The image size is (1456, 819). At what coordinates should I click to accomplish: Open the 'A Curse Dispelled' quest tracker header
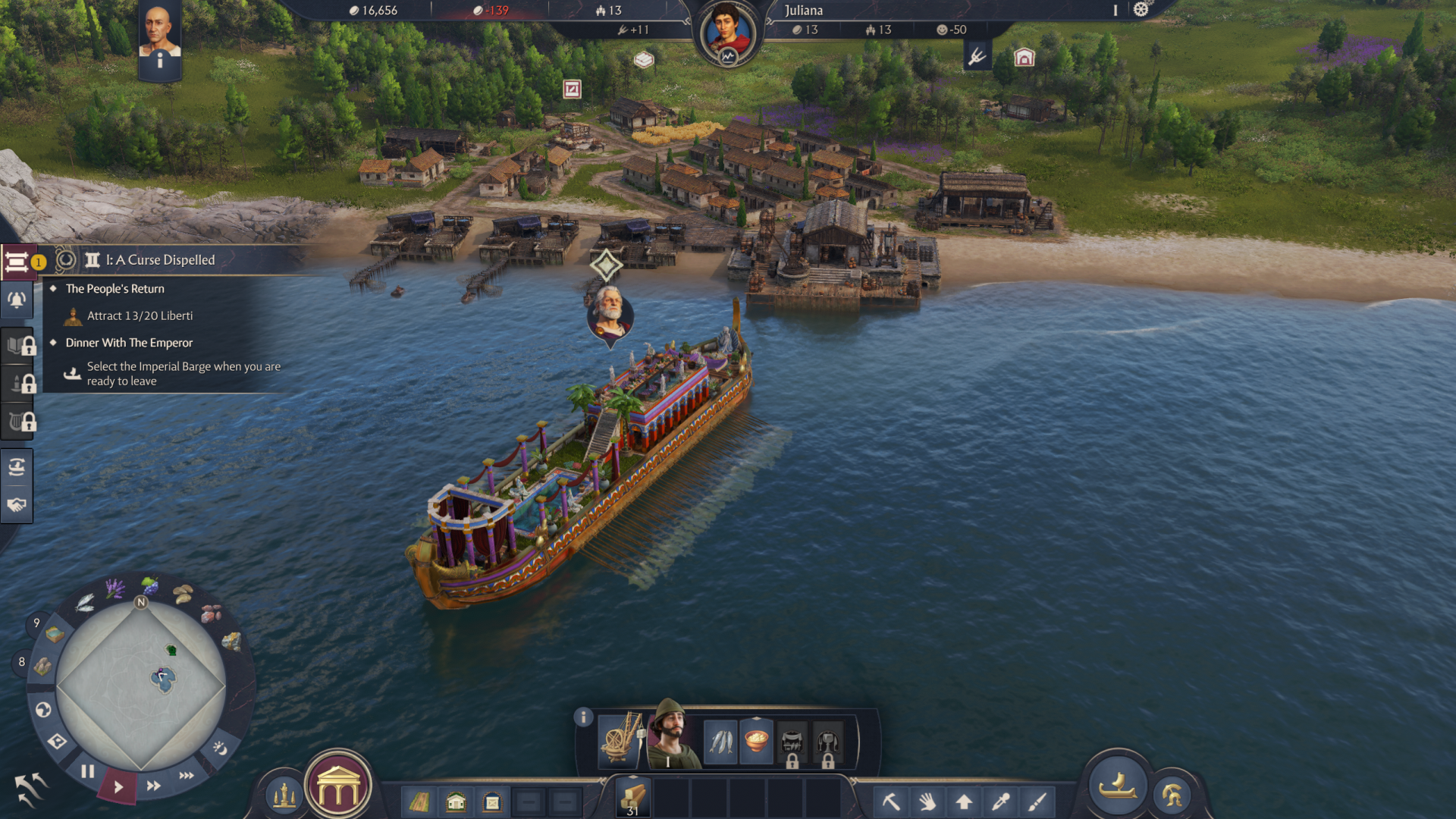tap(160, 260)
